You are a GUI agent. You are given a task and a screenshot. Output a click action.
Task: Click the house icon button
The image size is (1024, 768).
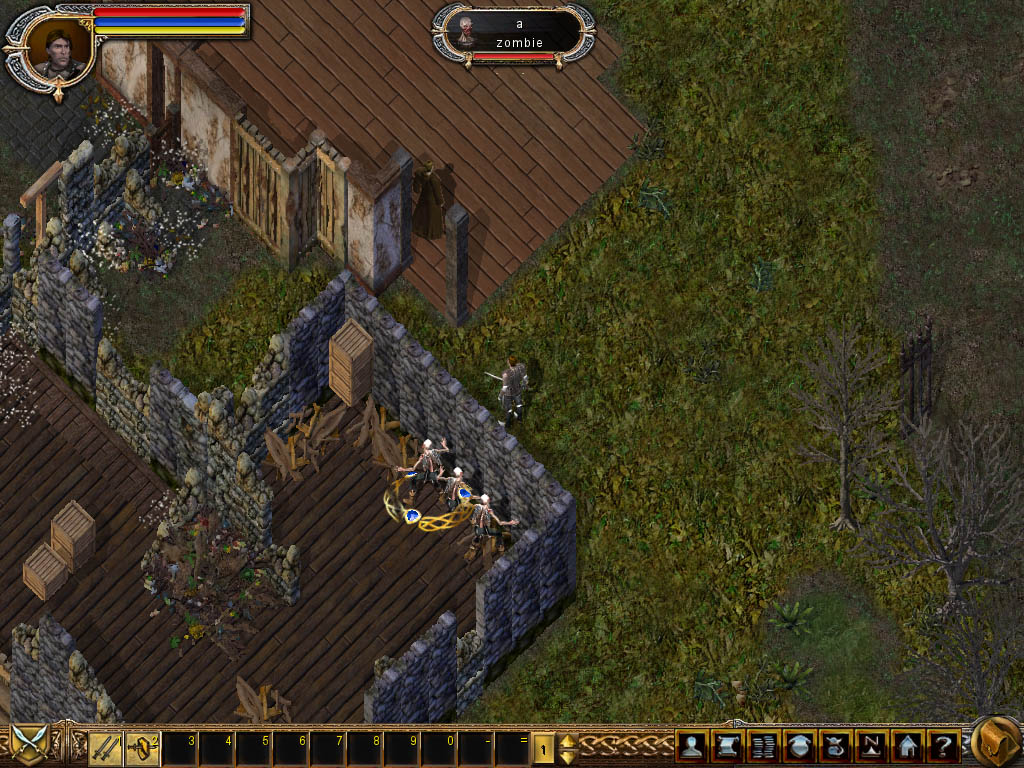(907, 746)
